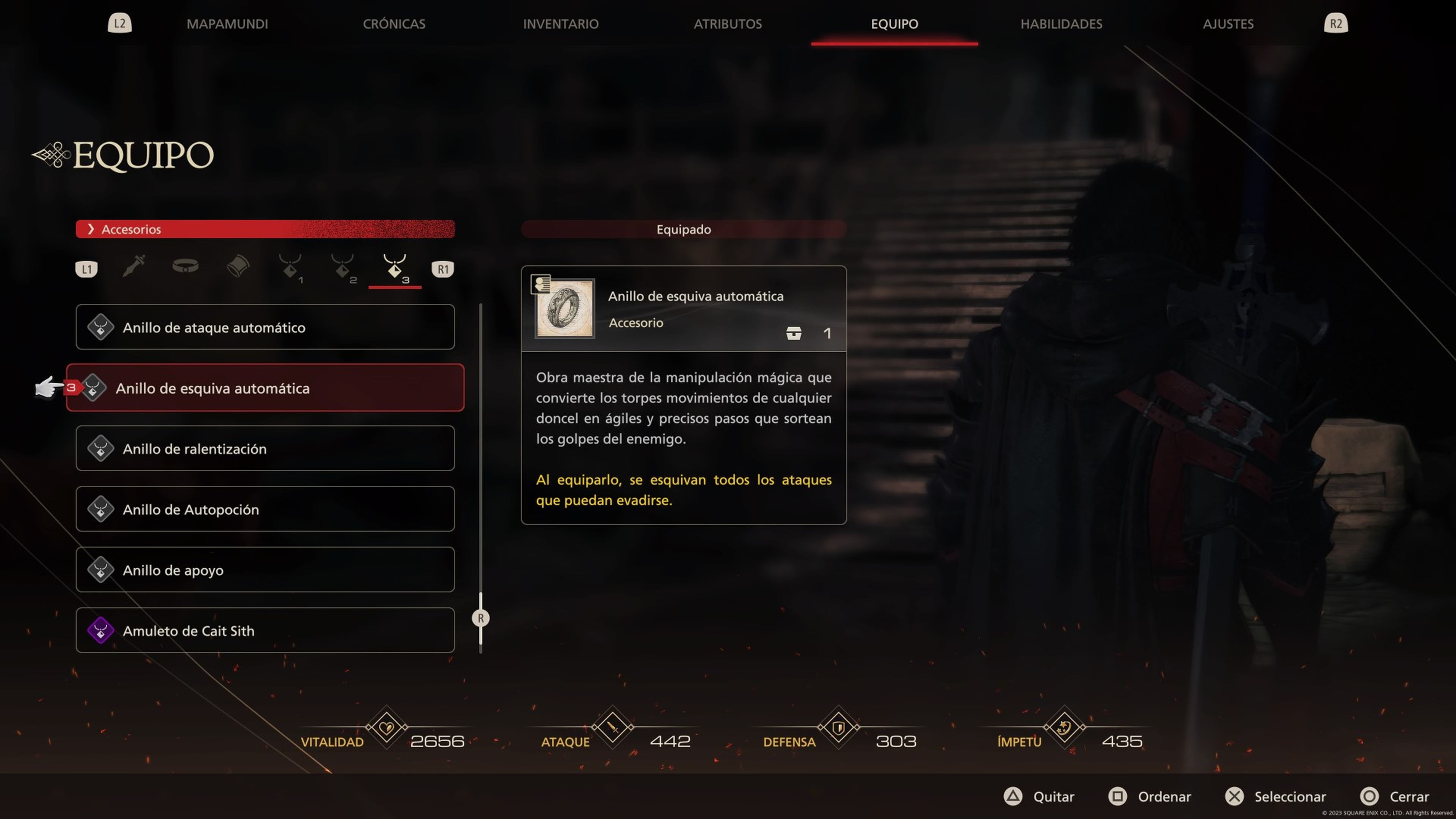Choose the sword weapon category icon

coord(134,266)
